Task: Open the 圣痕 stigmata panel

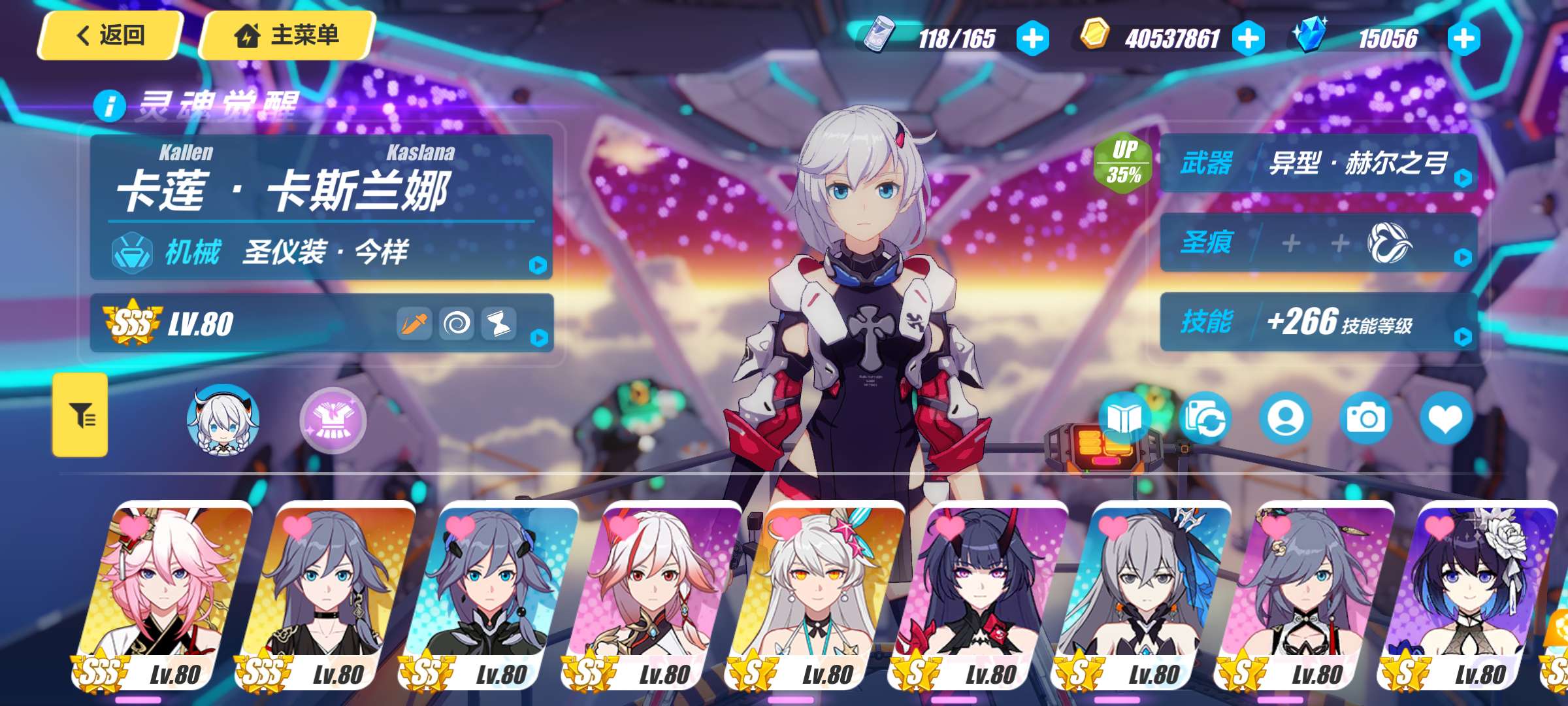Action: [x=1318, y=243]
